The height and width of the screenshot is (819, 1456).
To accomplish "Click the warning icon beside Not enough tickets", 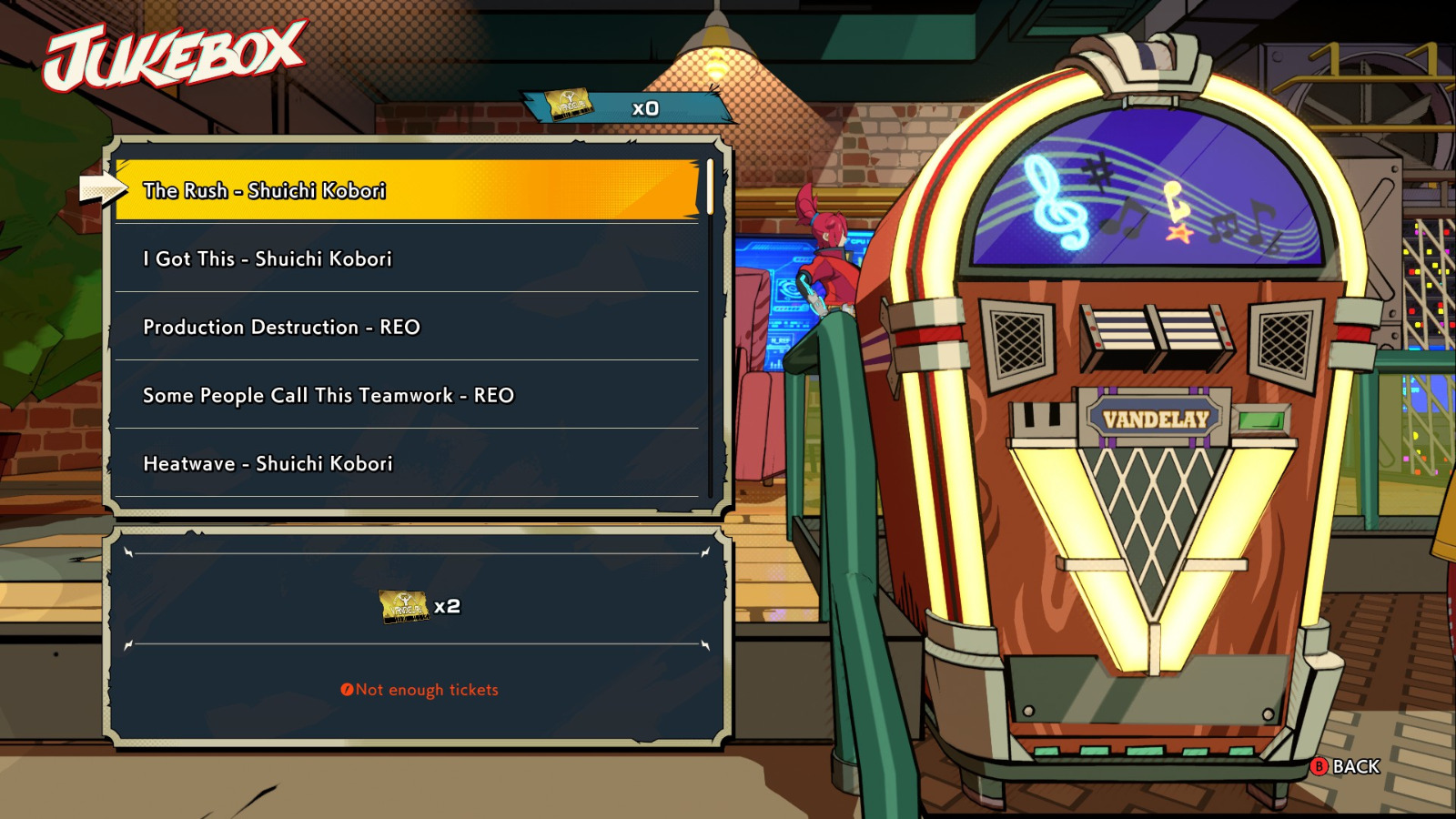I will 347,690.
